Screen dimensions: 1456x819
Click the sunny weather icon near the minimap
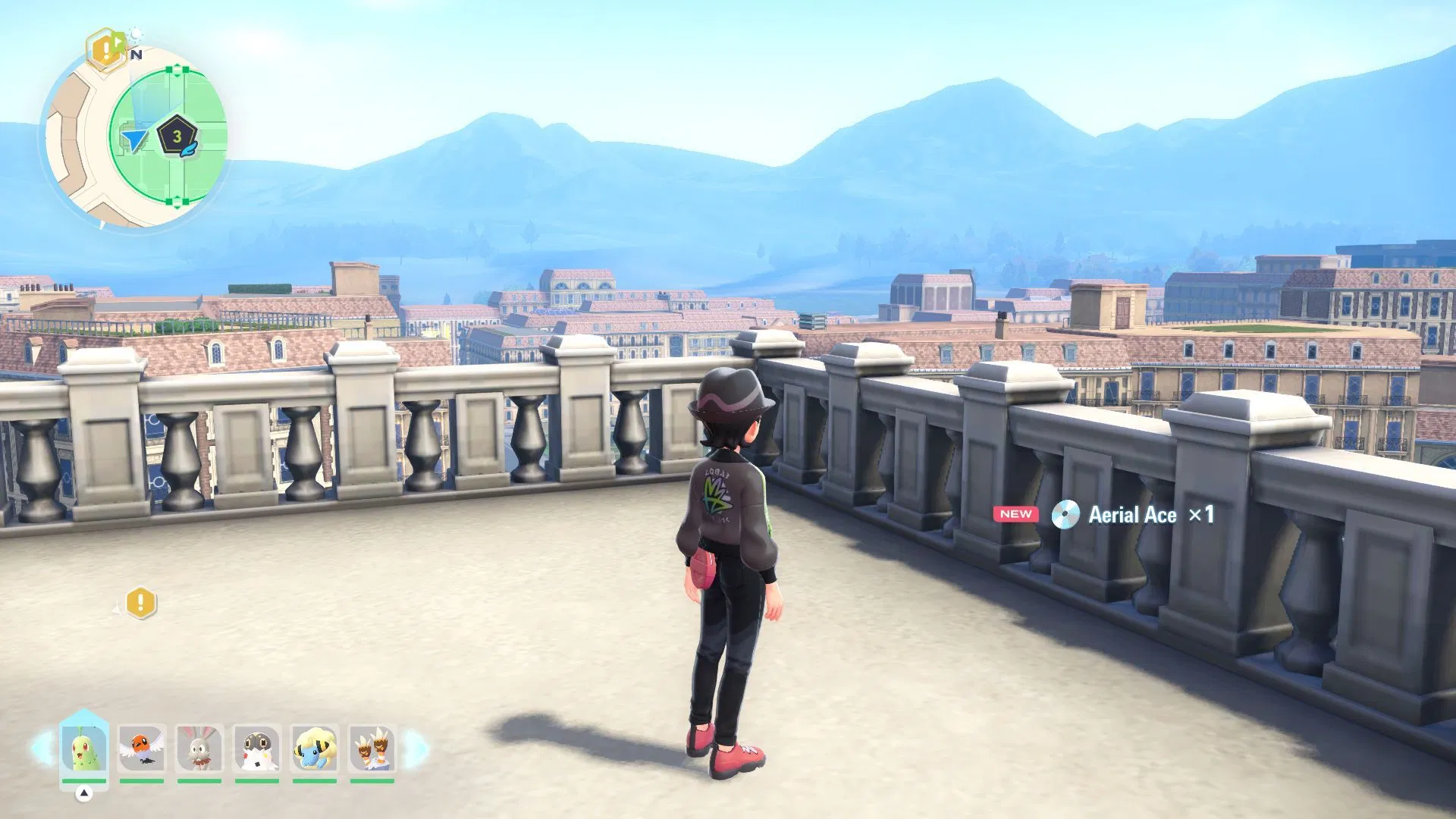[134, 34]
